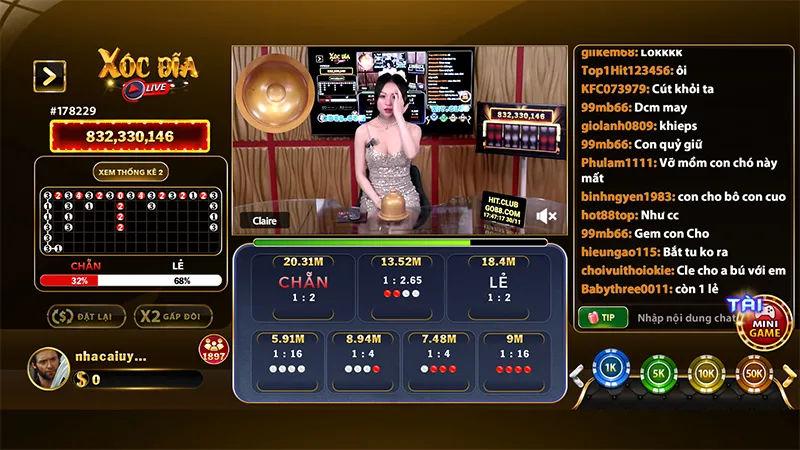Toggle the live stream mute speaker
The height and width of the screenshot is (450, 800).
[x=546, y=216]
